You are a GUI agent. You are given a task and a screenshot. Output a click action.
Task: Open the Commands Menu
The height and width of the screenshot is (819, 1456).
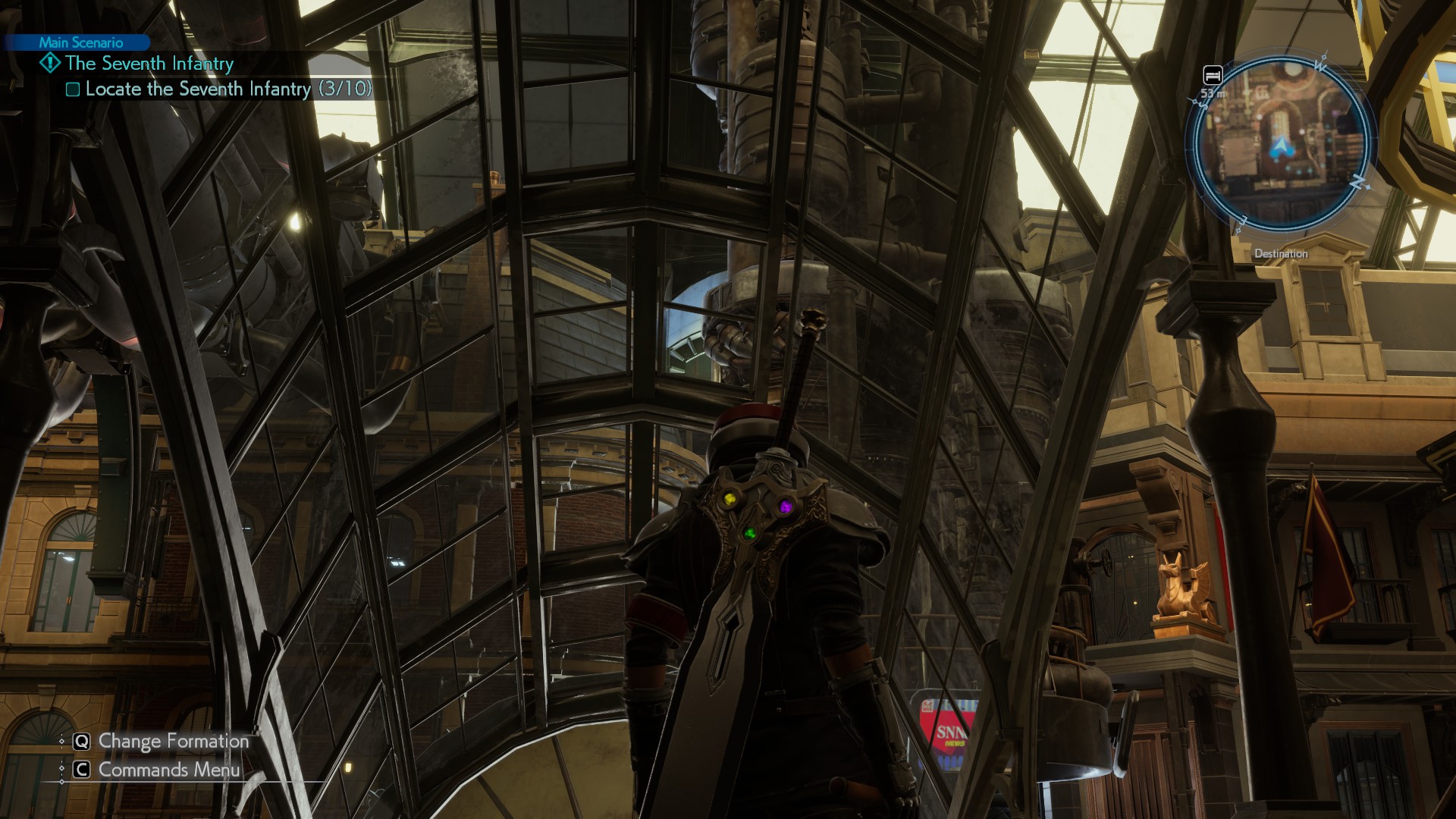tap(168, 770)
